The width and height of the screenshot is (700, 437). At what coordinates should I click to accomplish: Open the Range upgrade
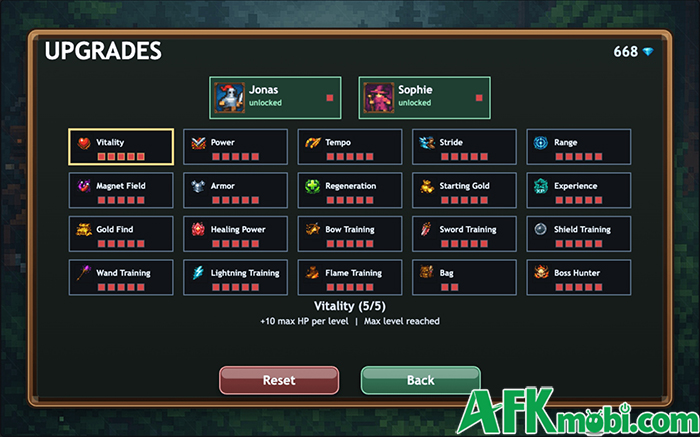(x=579, y=147)
